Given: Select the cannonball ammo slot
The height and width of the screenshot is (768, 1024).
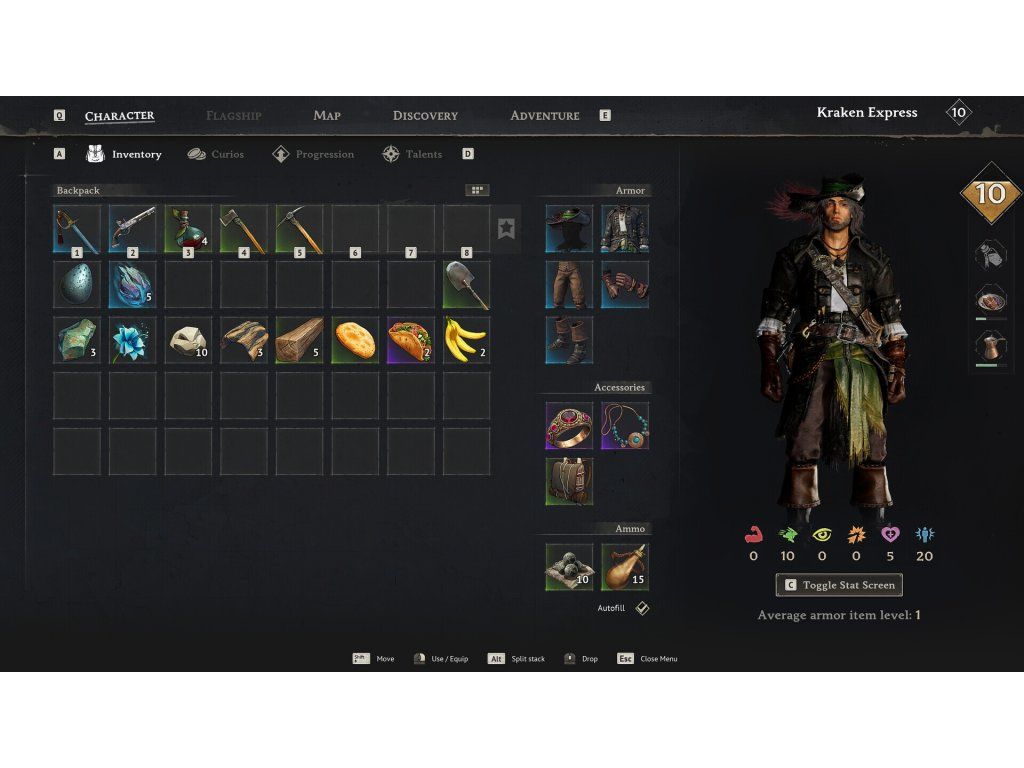Looking at the screenshot, I should (569, 567).
